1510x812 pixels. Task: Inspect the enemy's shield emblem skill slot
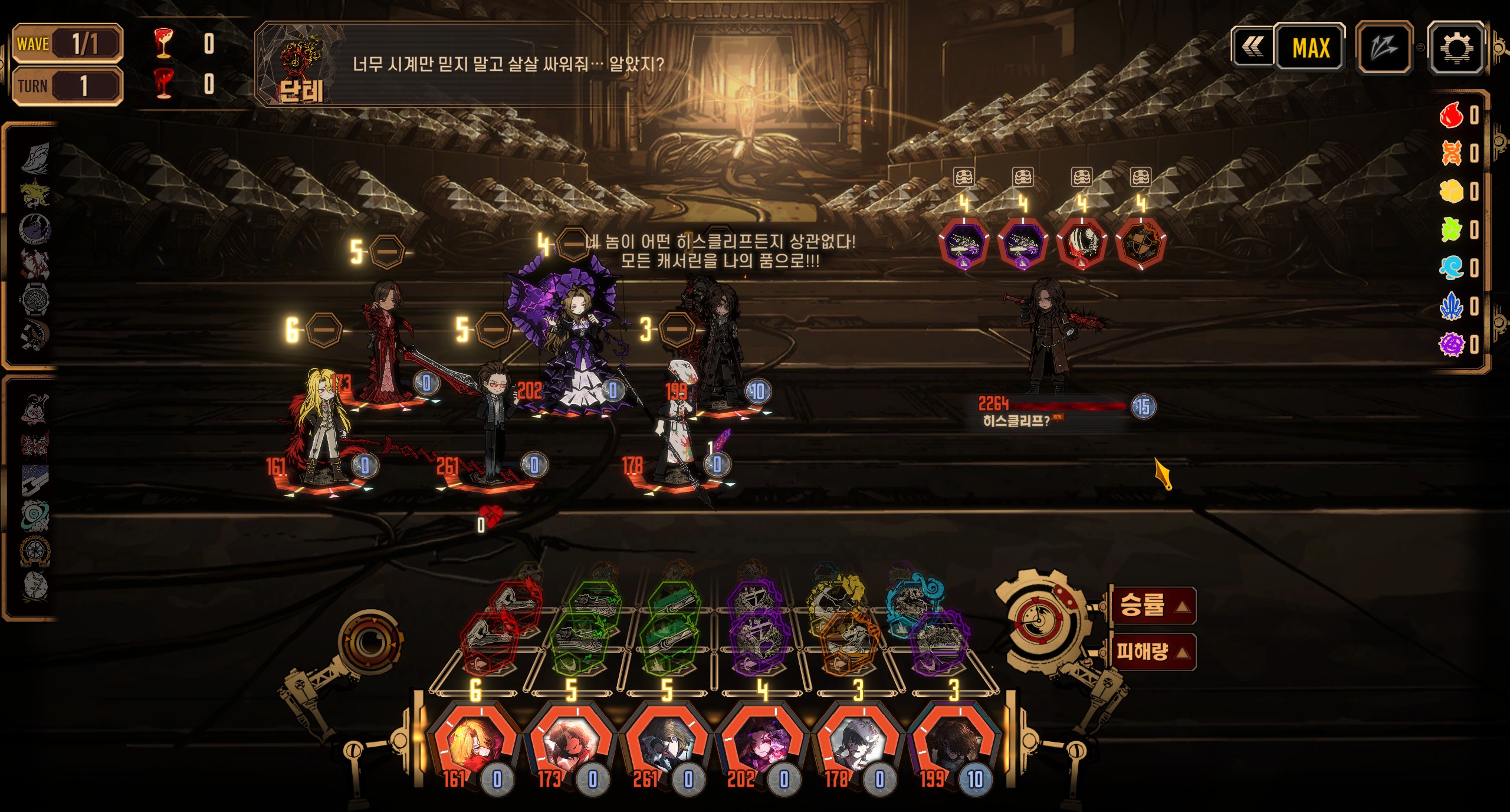pyautogui.click(x=1141, y=243)
